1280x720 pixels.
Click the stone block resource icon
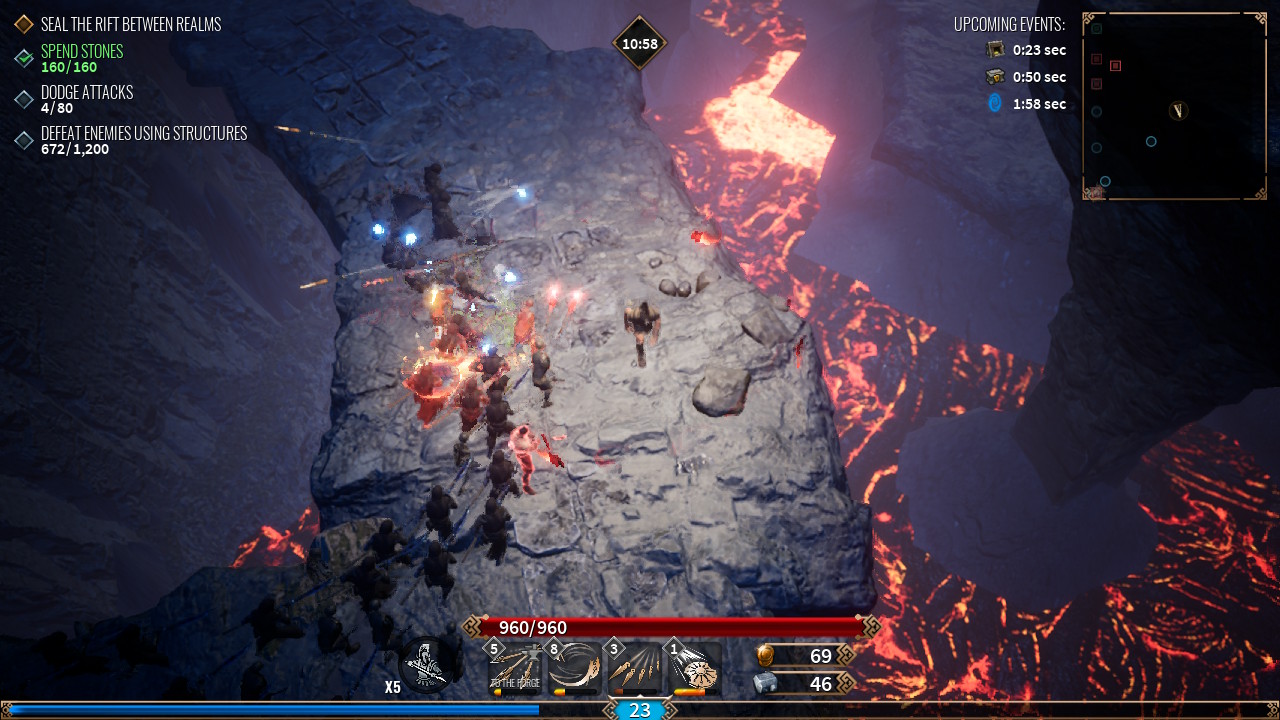(765, 683)
